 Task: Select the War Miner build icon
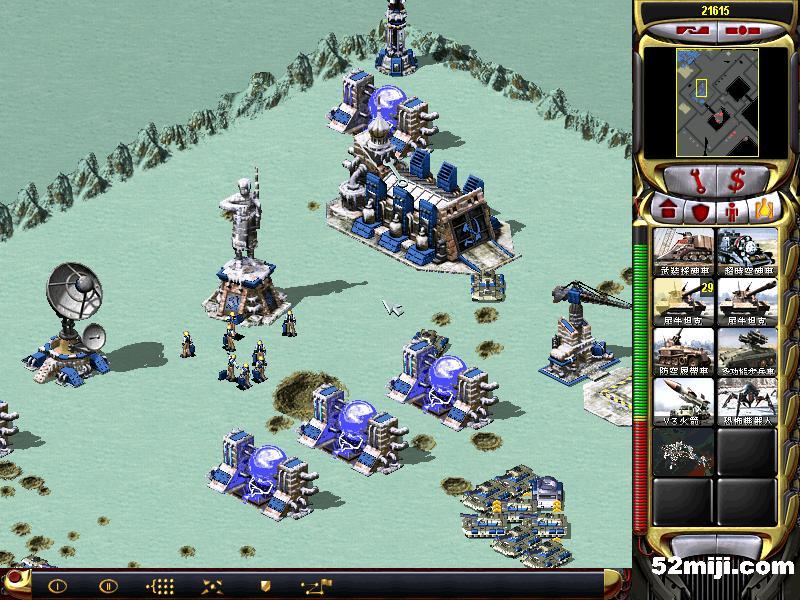(x=684, y=251)
